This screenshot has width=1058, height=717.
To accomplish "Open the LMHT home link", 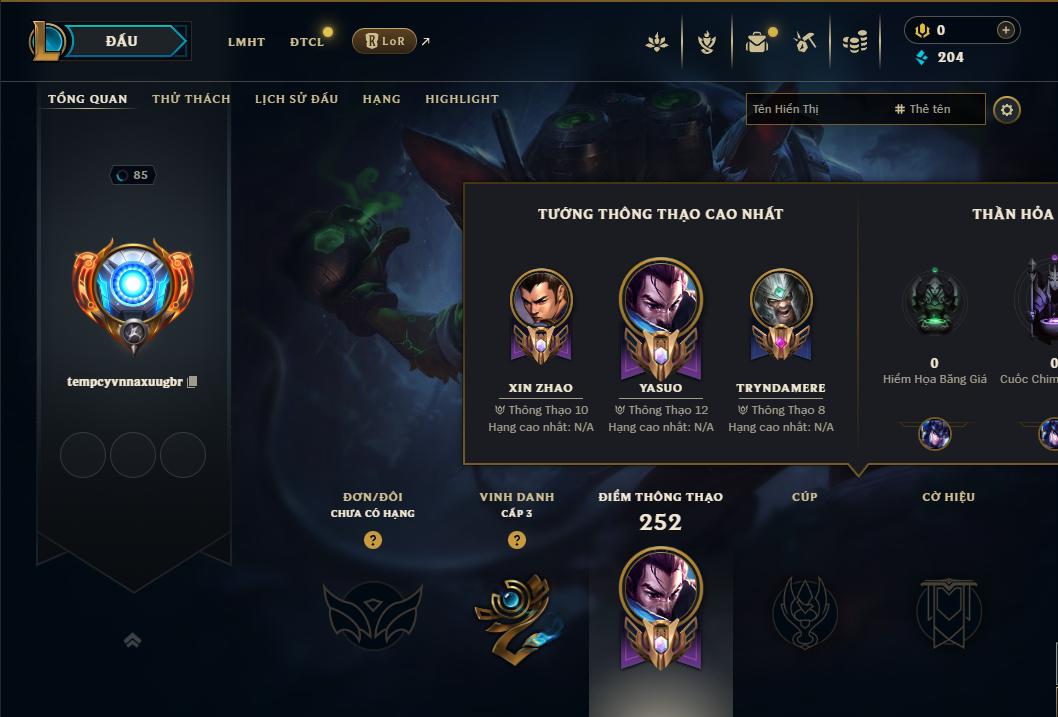I will coord(246,42).
